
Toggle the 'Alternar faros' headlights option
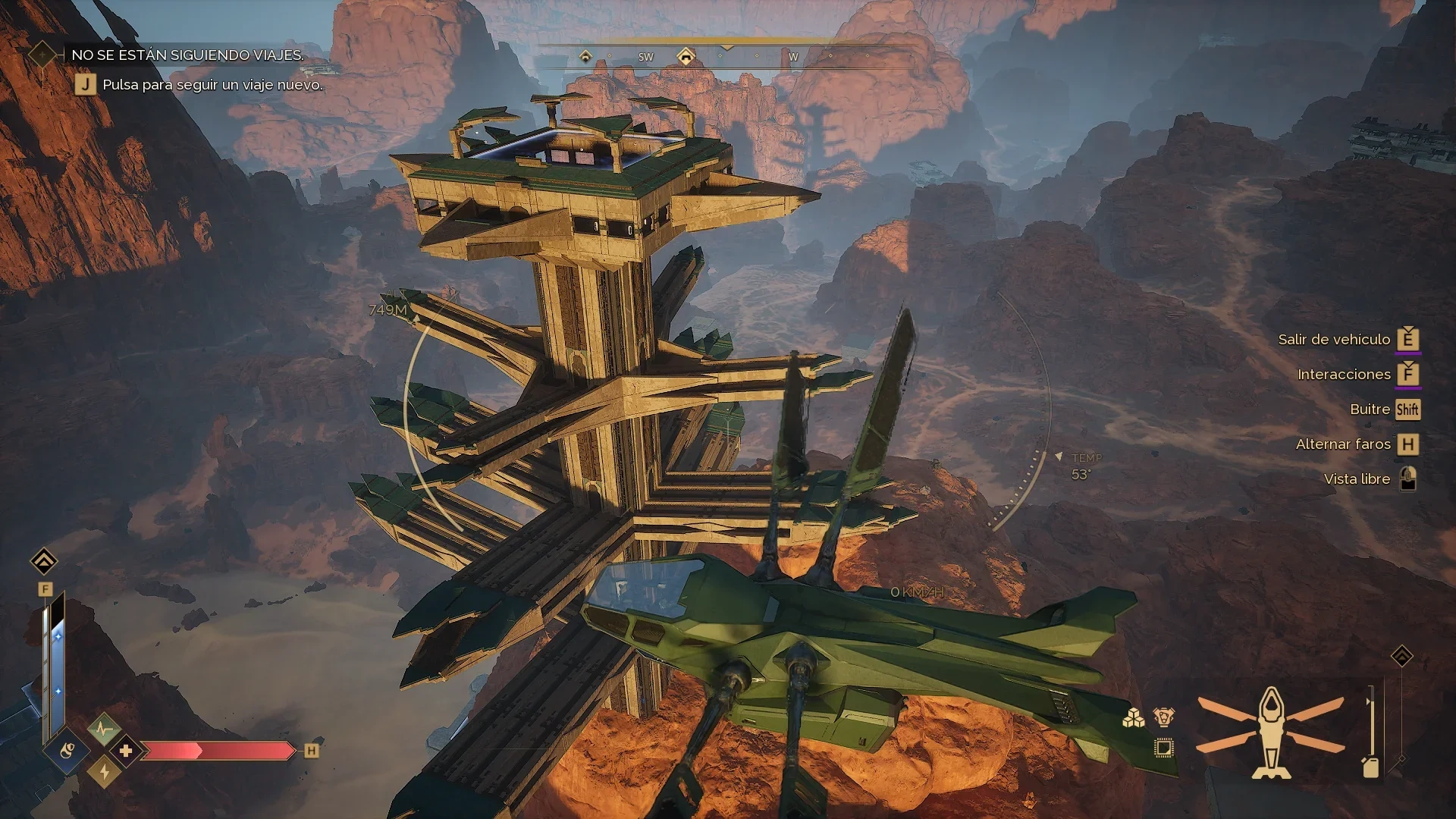1343,444
